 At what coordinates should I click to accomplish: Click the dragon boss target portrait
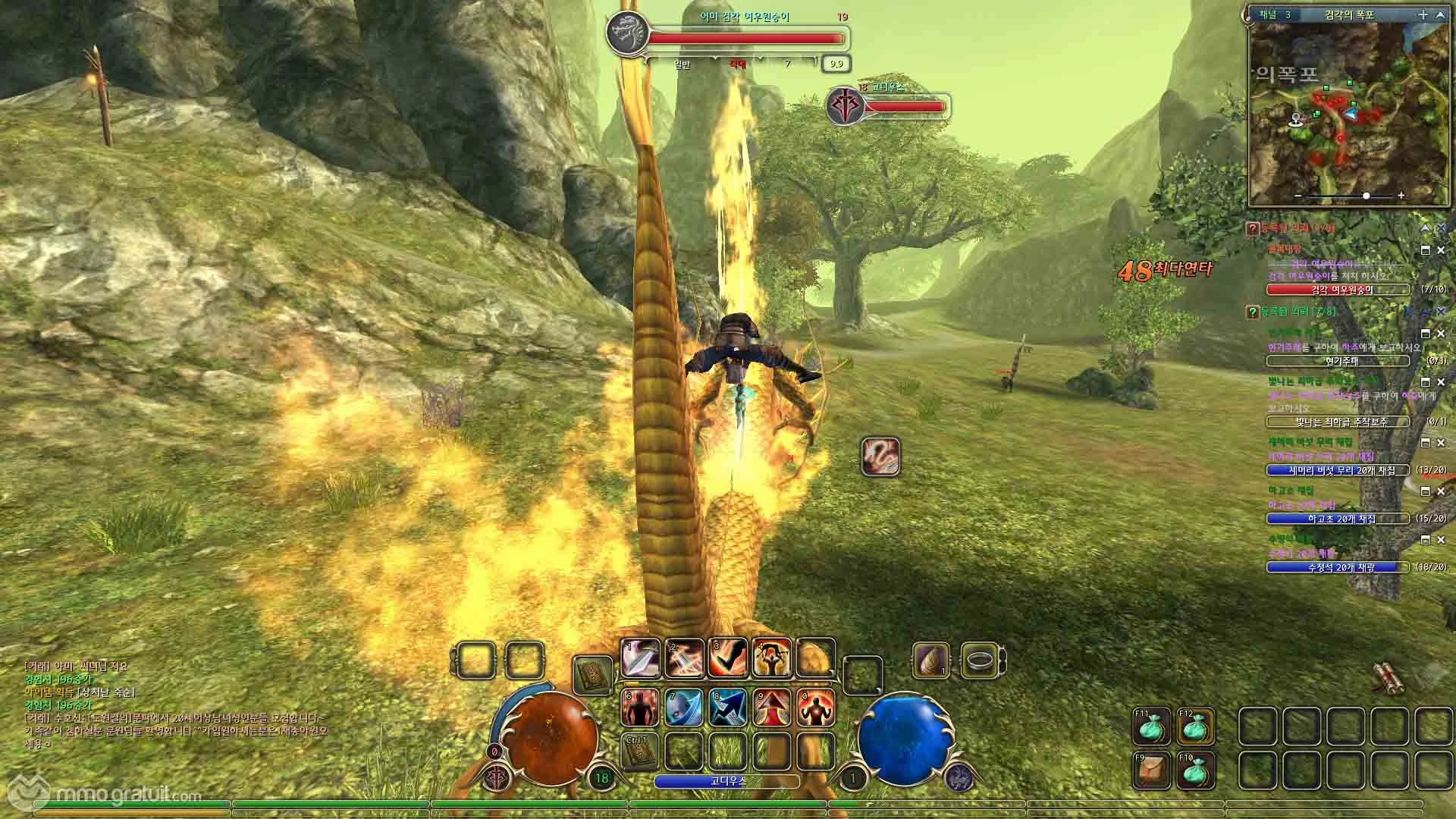628,36
